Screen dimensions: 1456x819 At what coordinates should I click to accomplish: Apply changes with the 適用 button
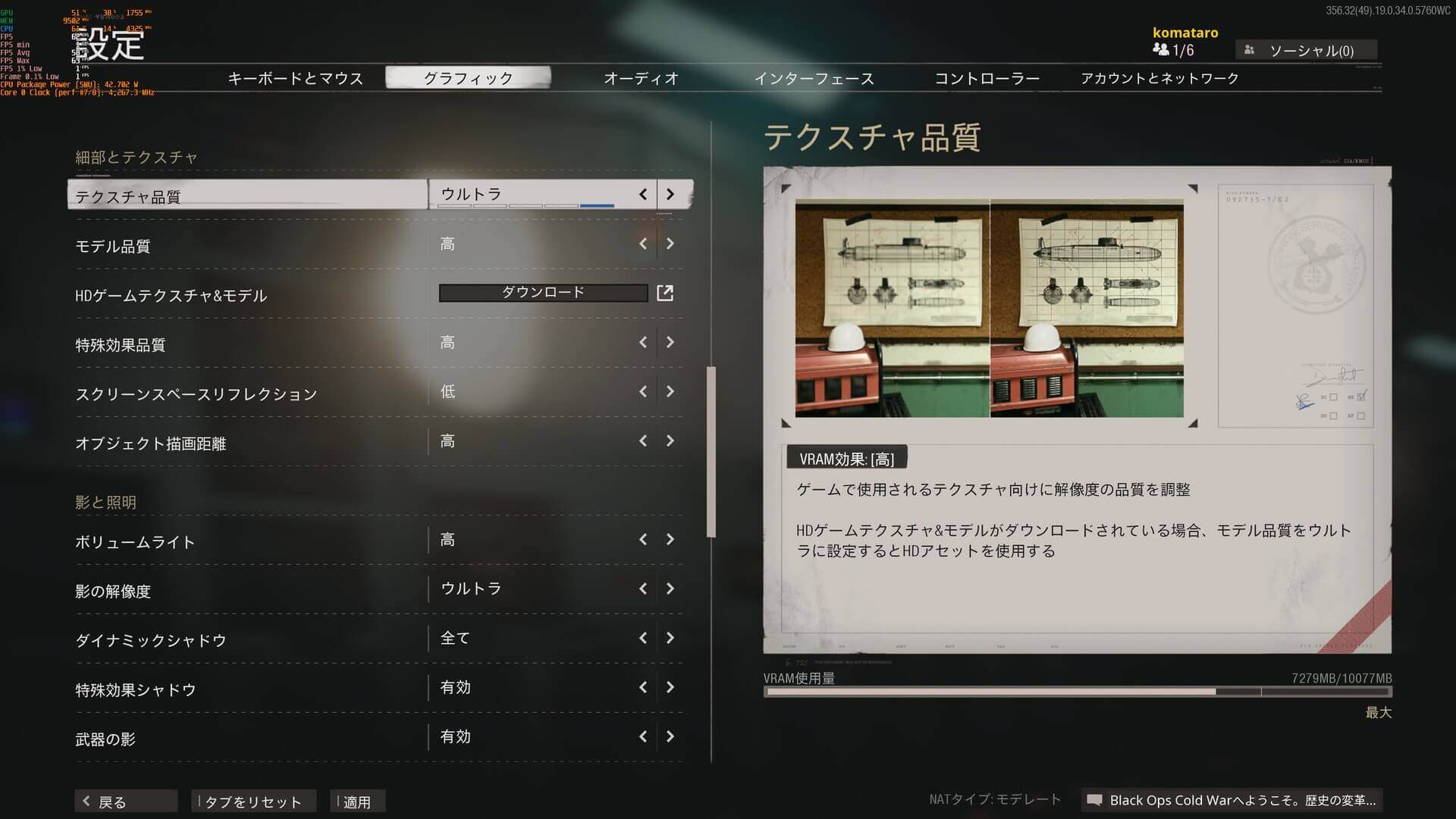click(357, 802)
